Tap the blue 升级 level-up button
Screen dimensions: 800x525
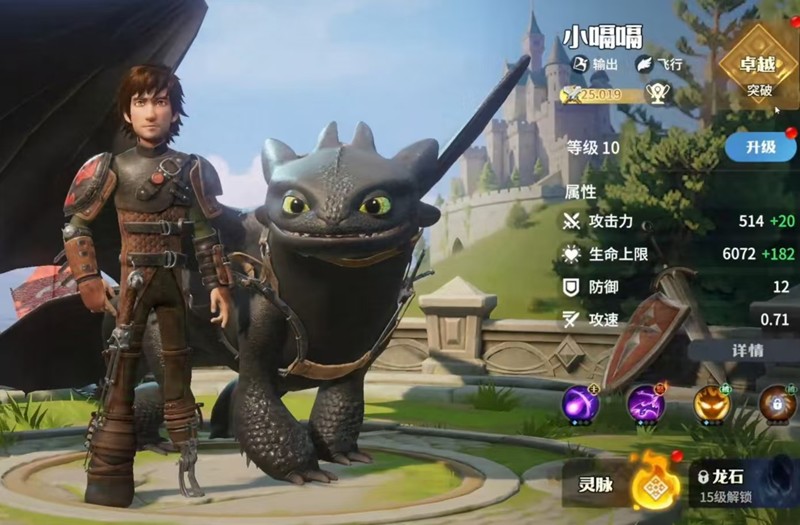pos(762,147)
